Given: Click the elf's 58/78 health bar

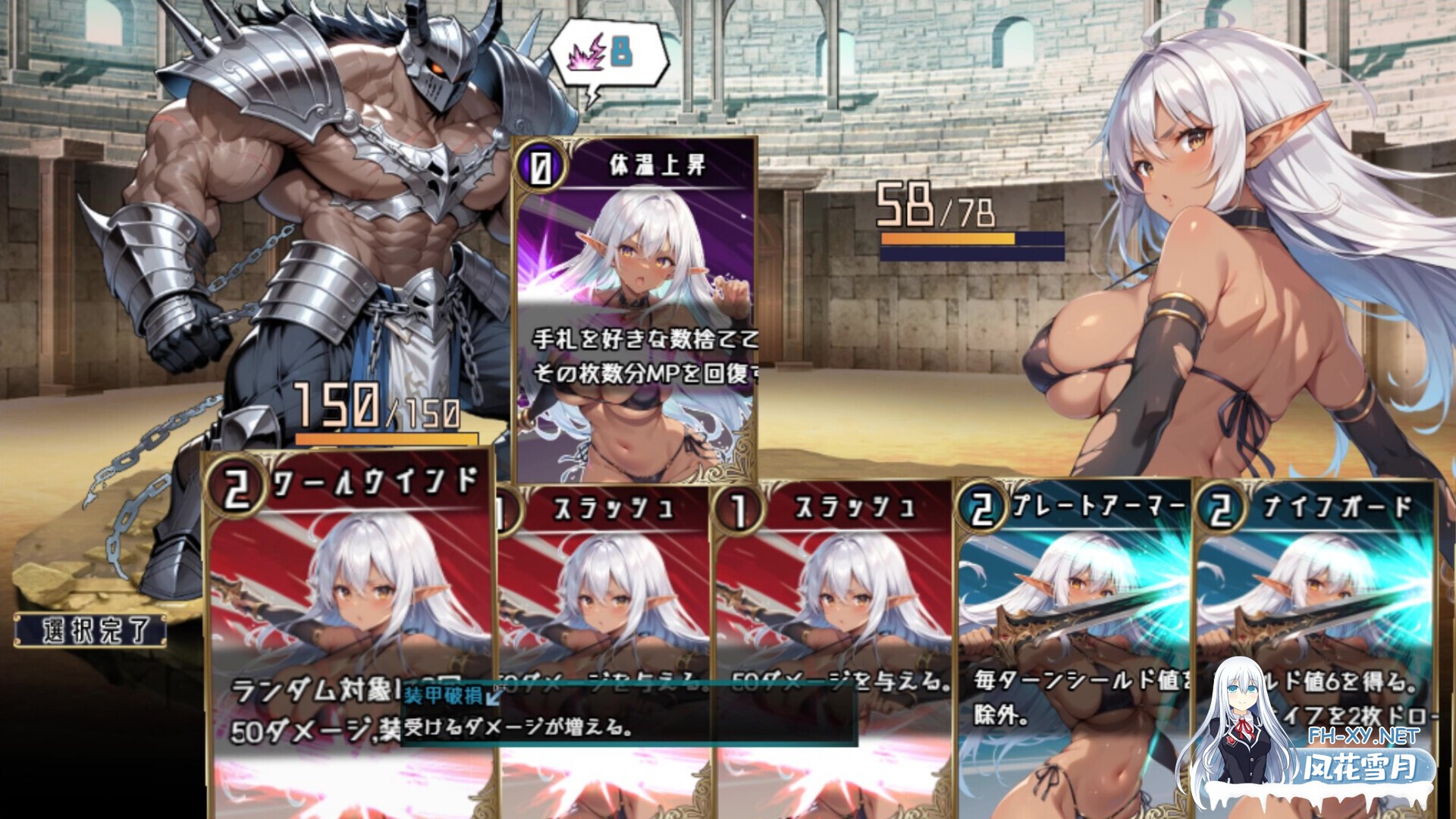Looking at the screenshot, I should tap(948, 239).
